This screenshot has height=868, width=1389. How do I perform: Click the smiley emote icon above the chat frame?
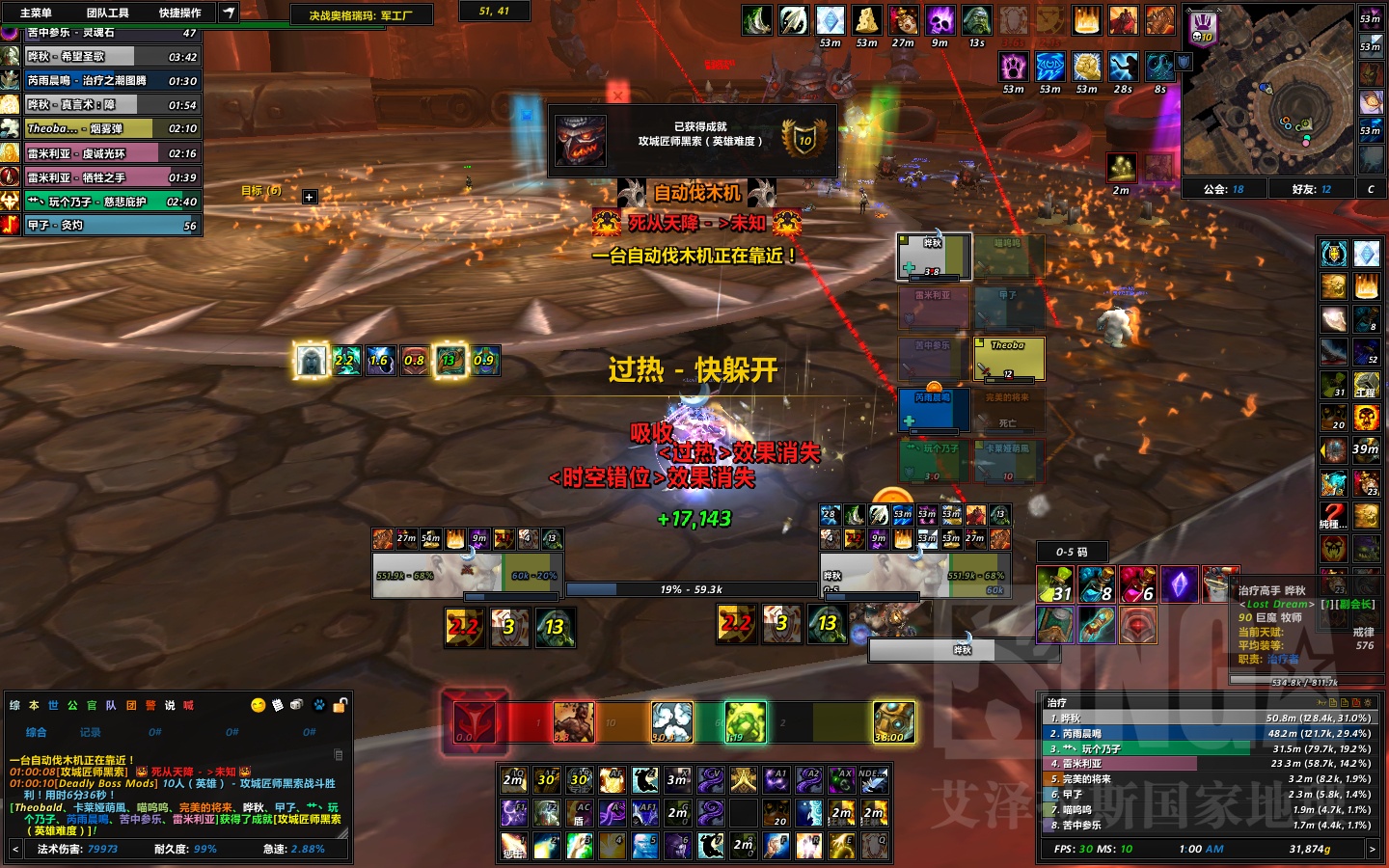click(x=257, y=705)
